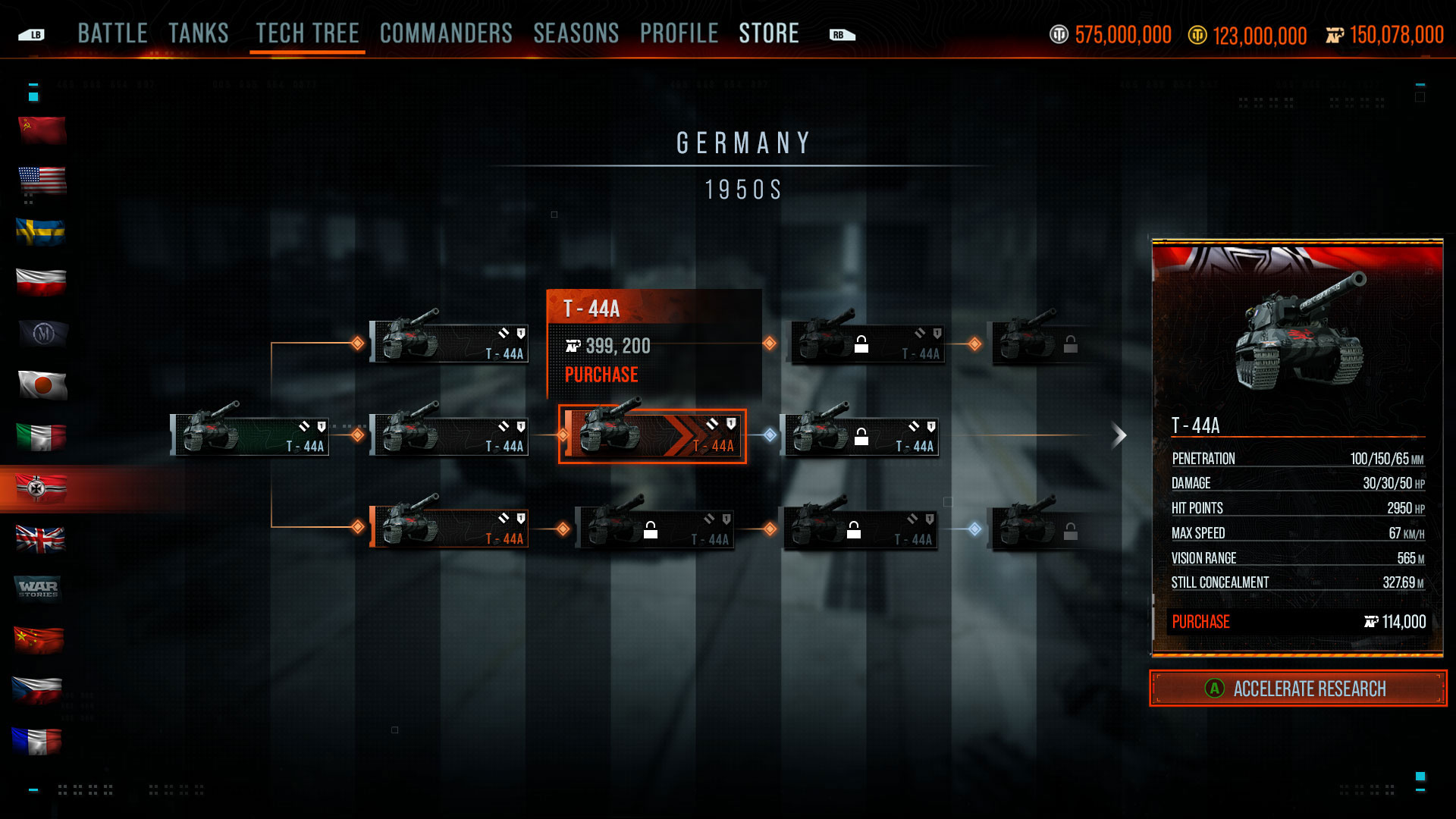View the Profile tab

tap(679, 33)
